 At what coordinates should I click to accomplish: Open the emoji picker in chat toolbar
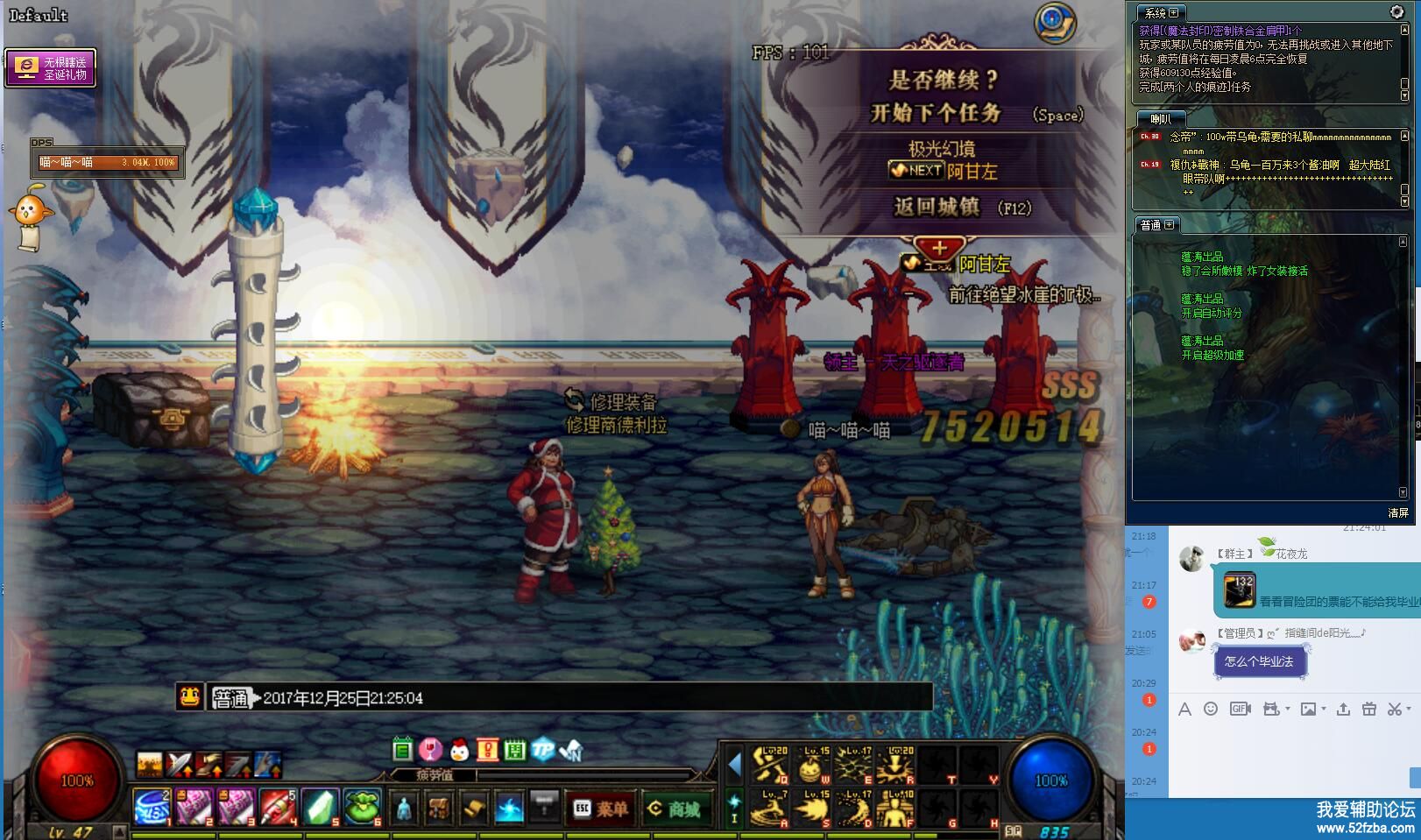click(1211, 709)
